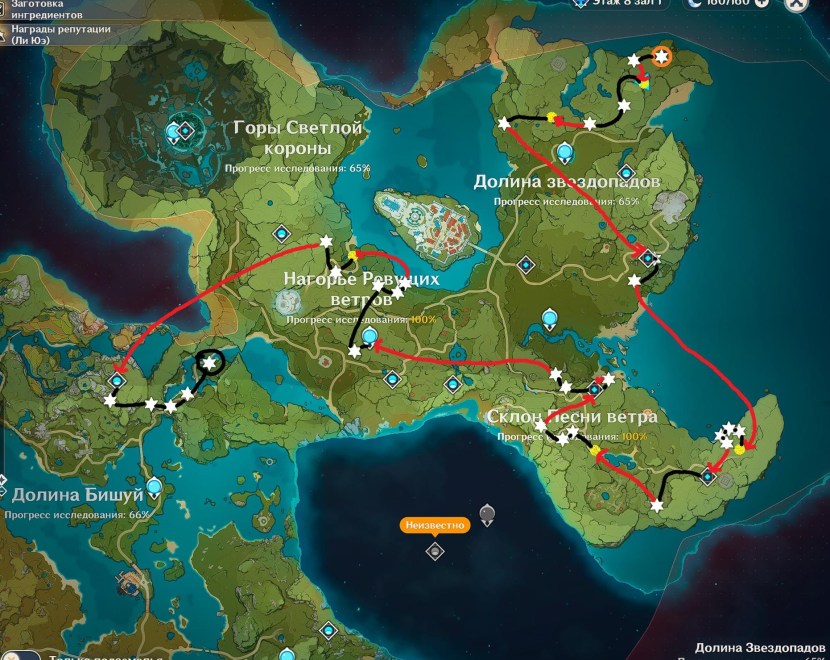Pick the Statue of the Seven in Долина Бишуй

pyautogui.click(x=154, y=487)
